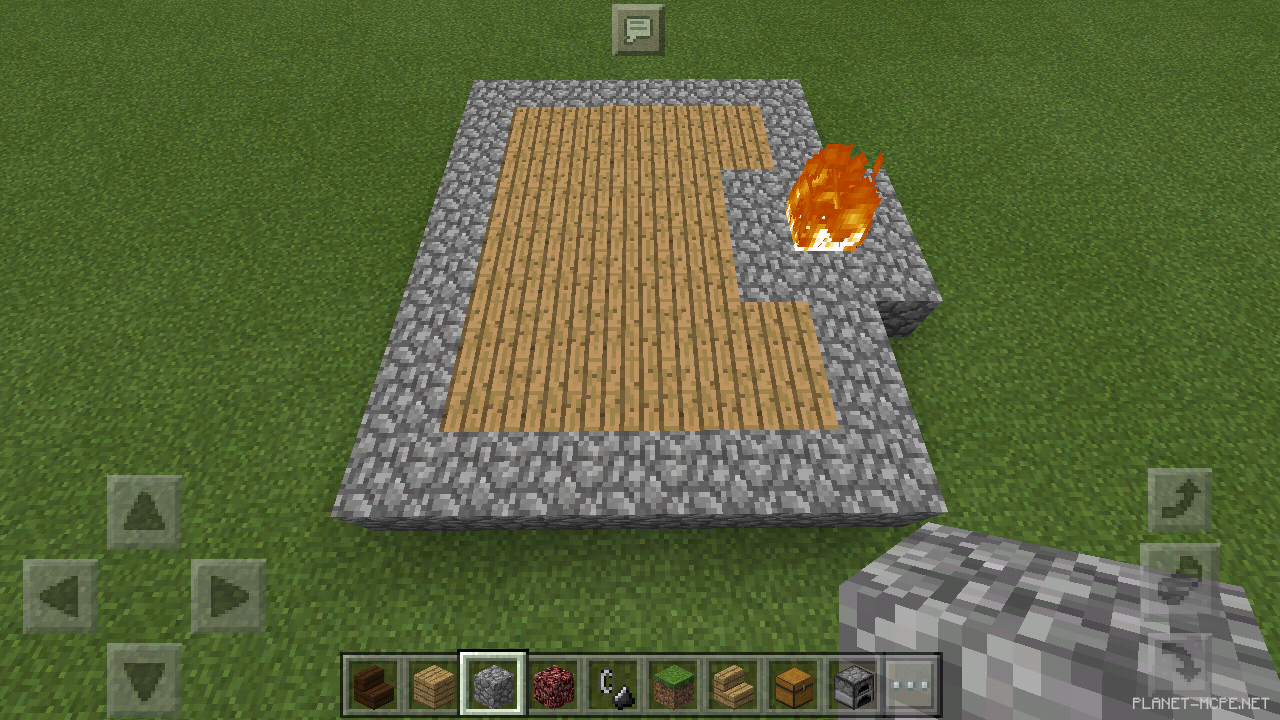Open chat with the speech bubble button

tap(637, 29)
